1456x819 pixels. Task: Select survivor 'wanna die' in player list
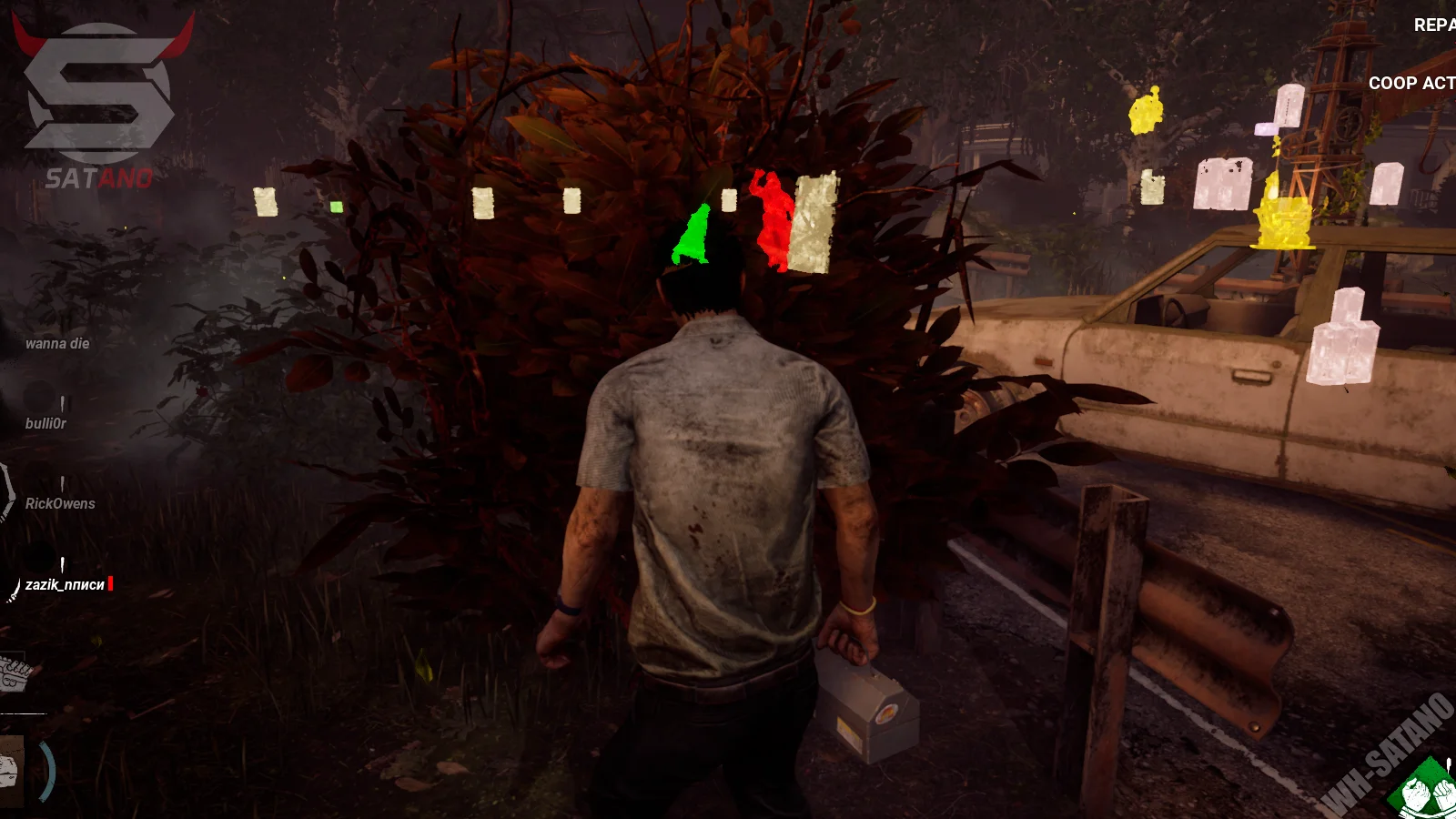point(57,343)
